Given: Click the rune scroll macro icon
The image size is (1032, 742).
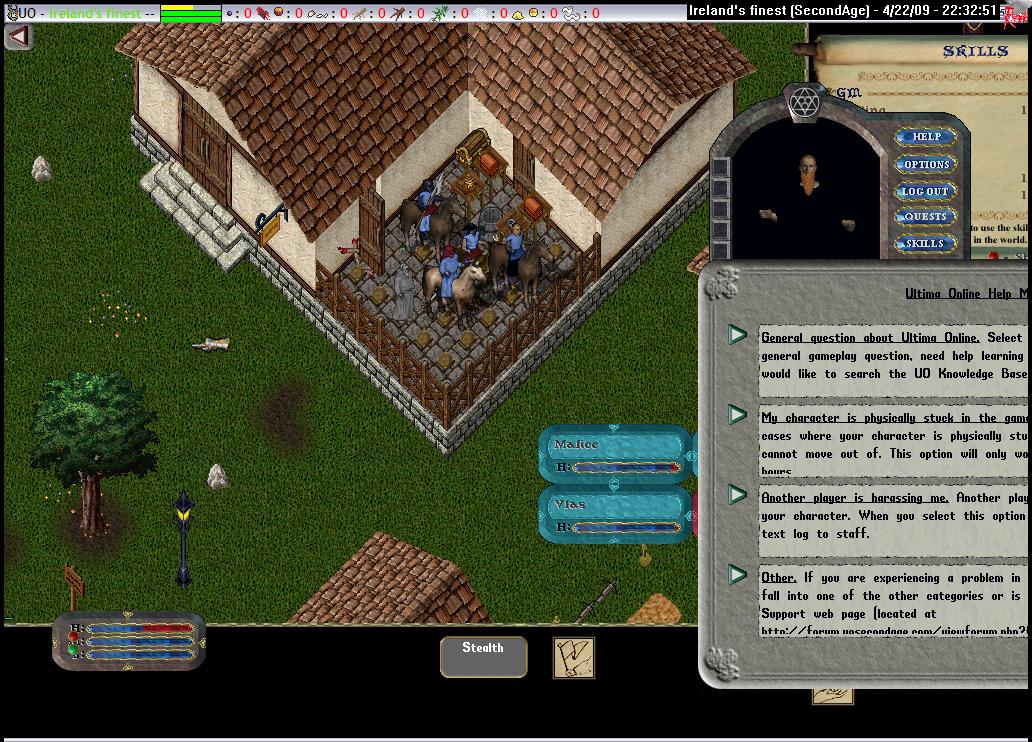Looking at the screenshot, I should (x=573, y=657).
